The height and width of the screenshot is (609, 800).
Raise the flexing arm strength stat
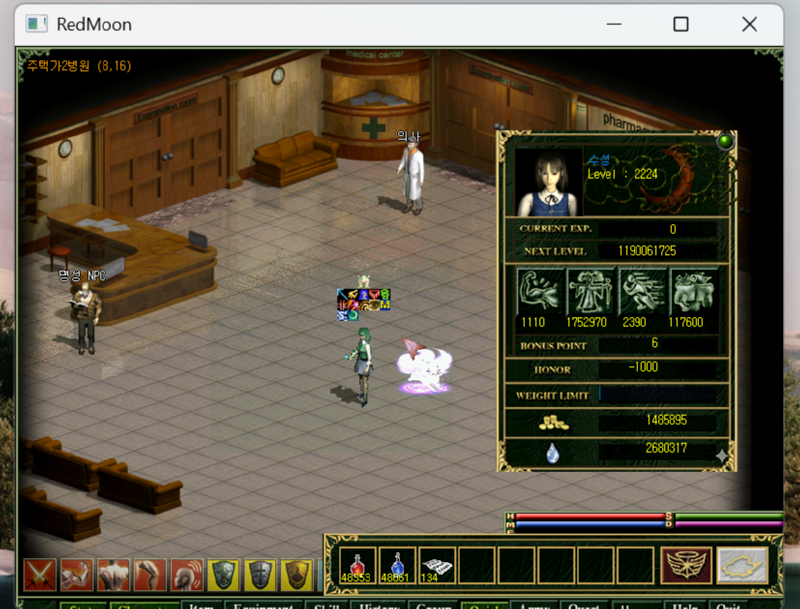point(540,292)
